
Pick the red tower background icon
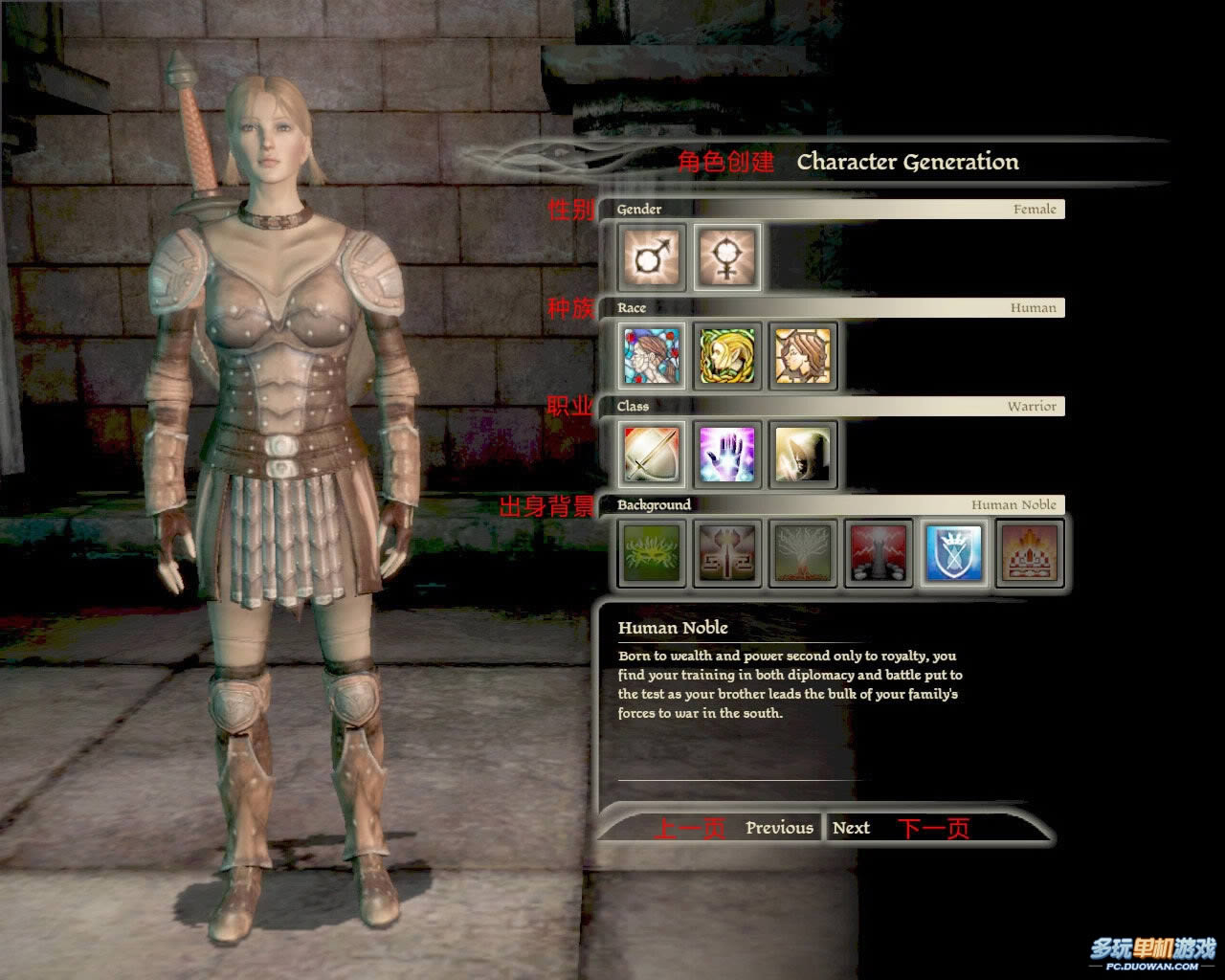[x=879, y=553]
